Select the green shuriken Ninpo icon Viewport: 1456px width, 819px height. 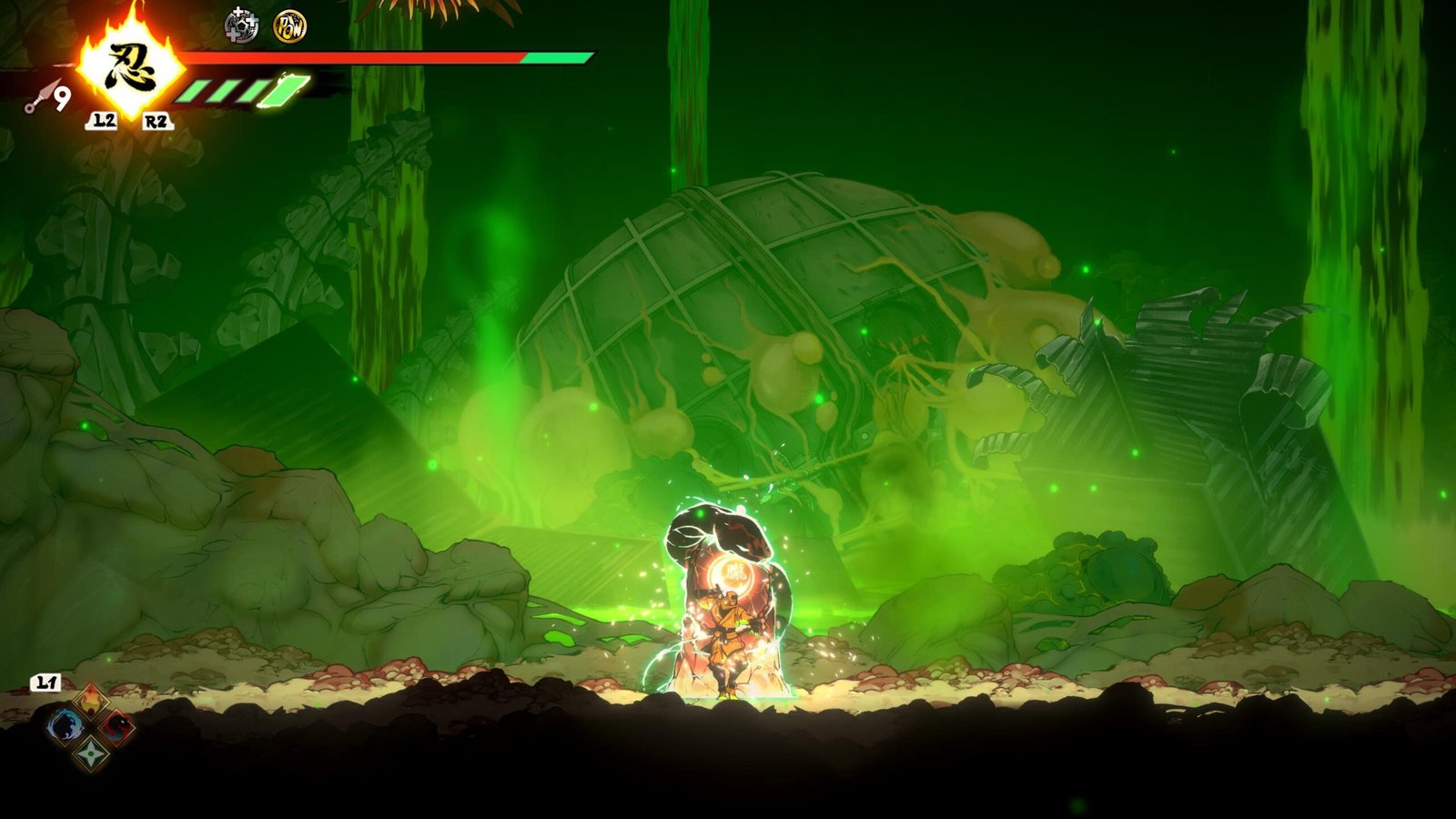pyautogui.click(x=91, y=753)
